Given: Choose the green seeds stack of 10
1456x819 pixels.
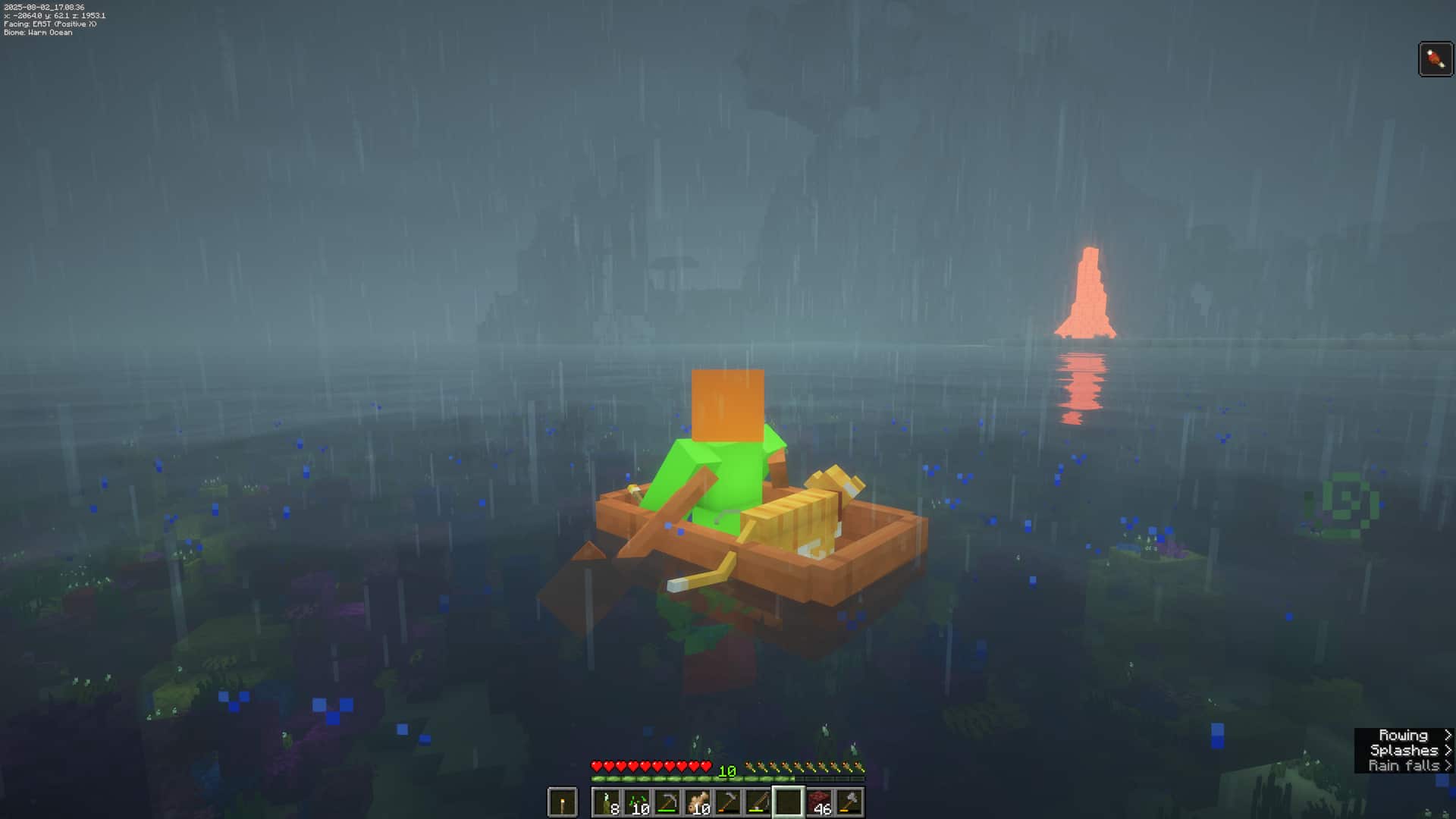Looking at the screenshot, I should 636,802.
